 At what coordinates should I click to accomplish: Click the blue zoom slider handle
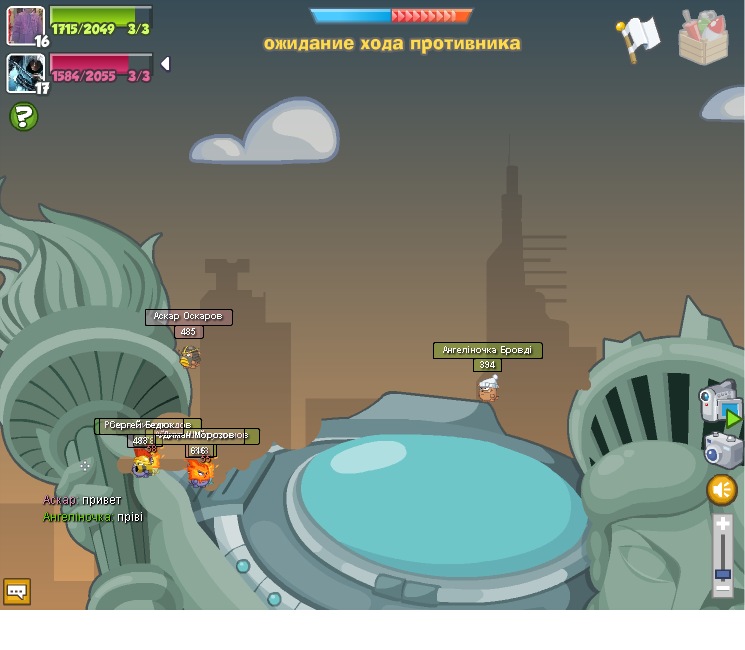click(x=723, y=574)
